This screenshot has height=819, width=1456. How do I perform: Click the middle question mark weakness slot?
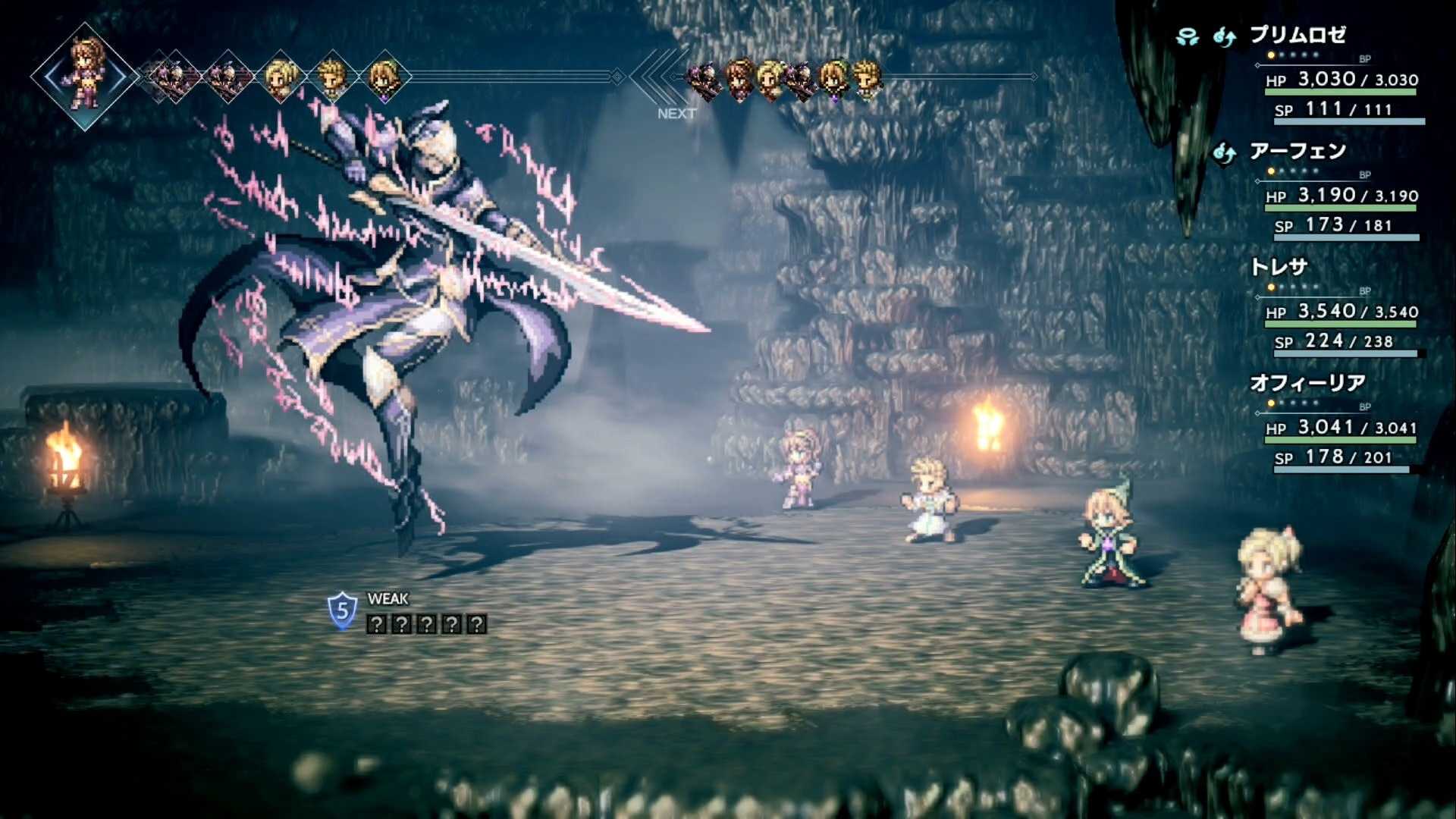point(427,624)
